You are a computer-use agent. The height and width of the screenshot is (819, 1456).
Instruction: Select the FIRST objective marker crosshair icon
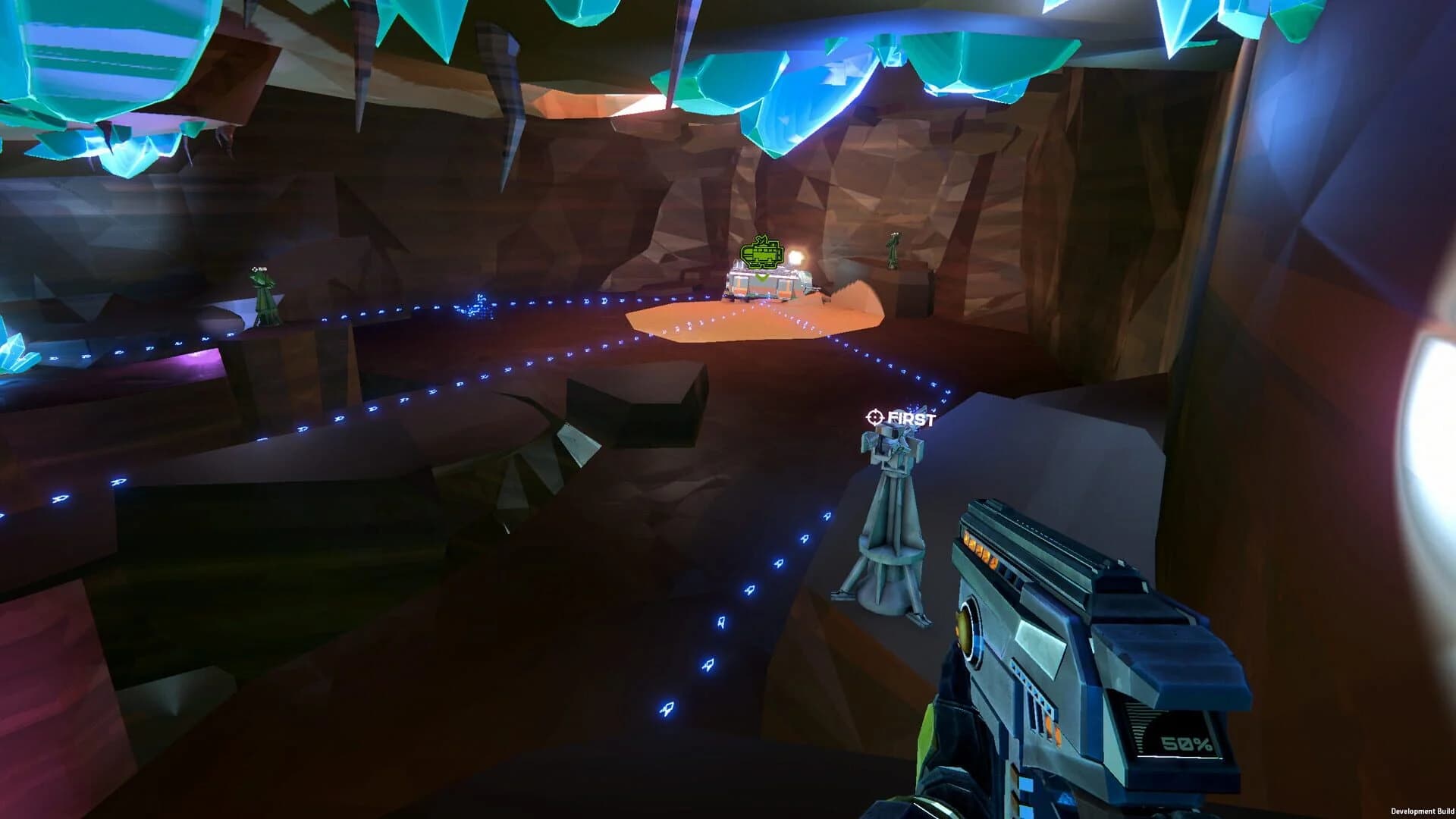[874, 416]
